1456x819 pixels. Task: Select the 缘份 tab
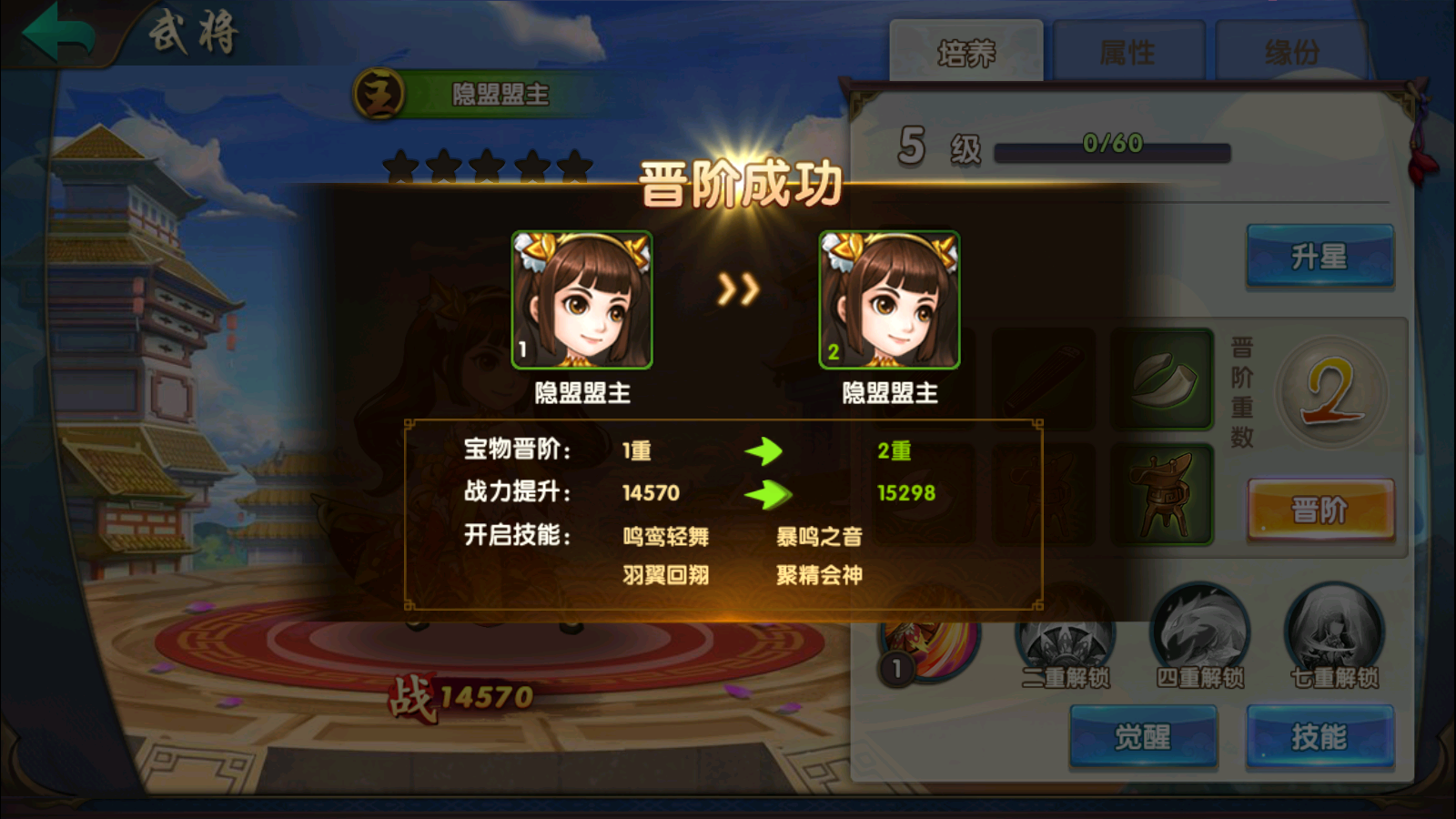pos(1291,52)
